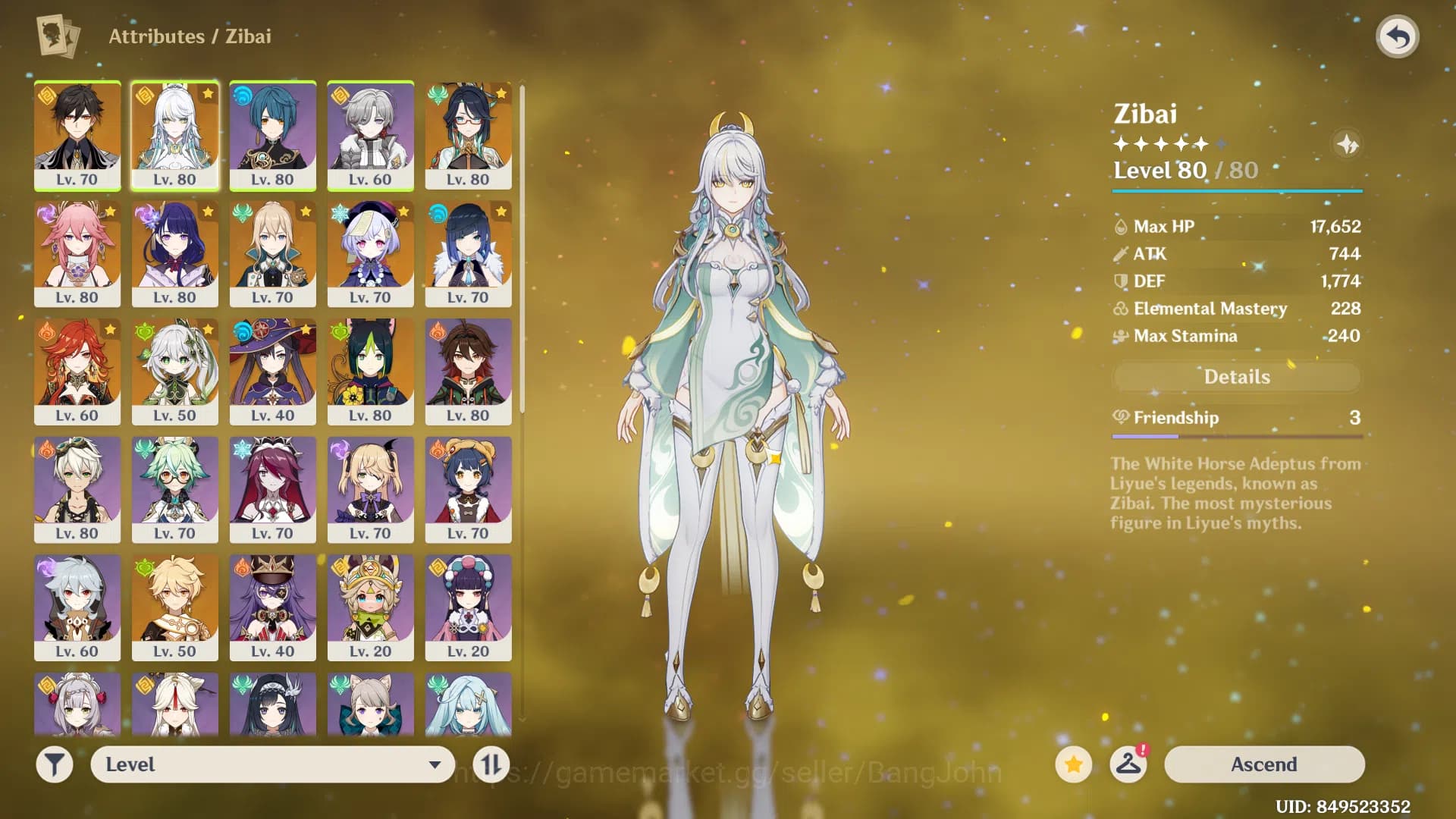1456x819 pixels.
Task: Select the Klee Lv. 20 portrait
Action: click(x=370, y=607)
